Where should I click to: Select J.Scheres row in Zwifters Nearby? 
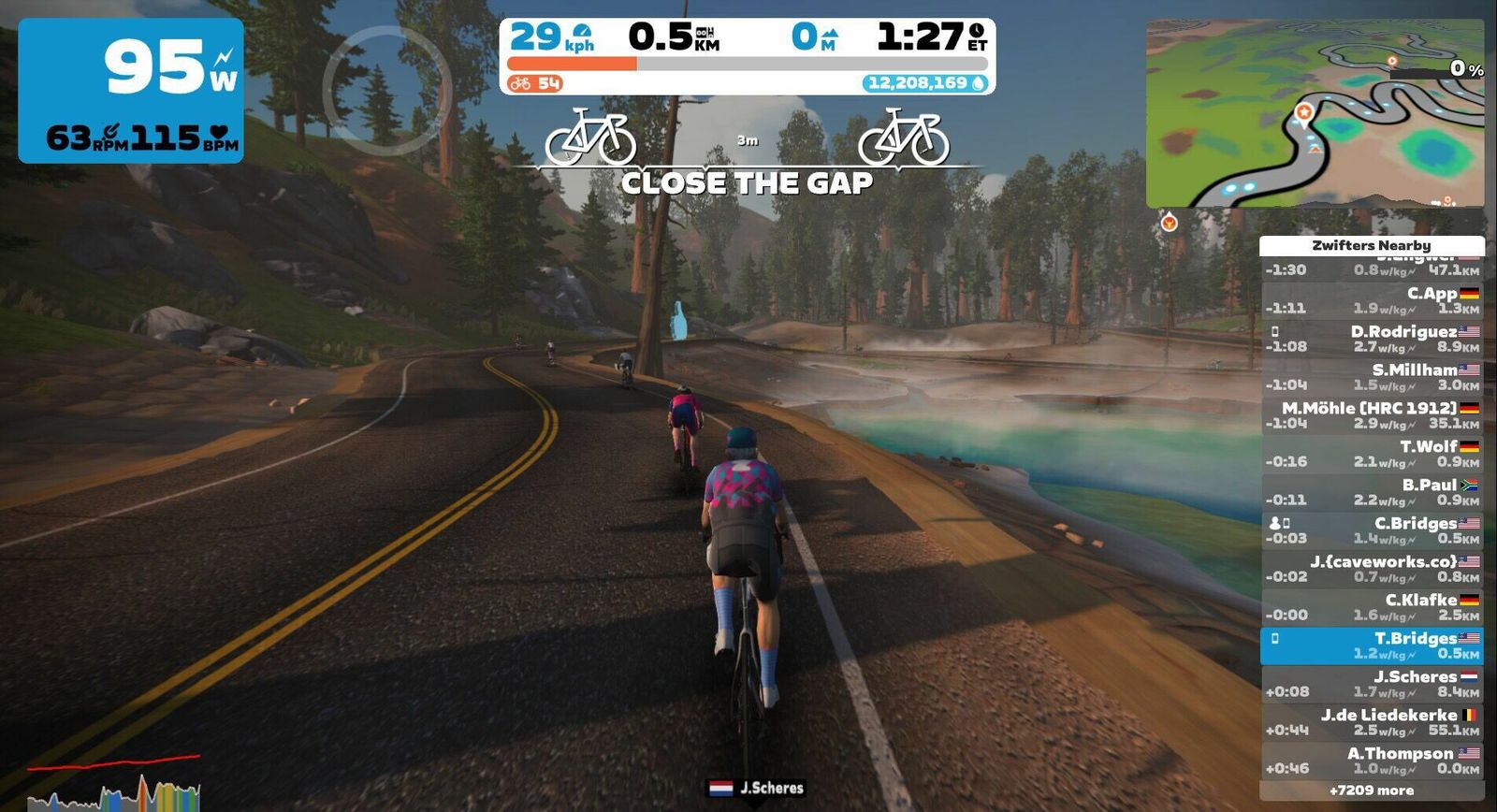1372,684
